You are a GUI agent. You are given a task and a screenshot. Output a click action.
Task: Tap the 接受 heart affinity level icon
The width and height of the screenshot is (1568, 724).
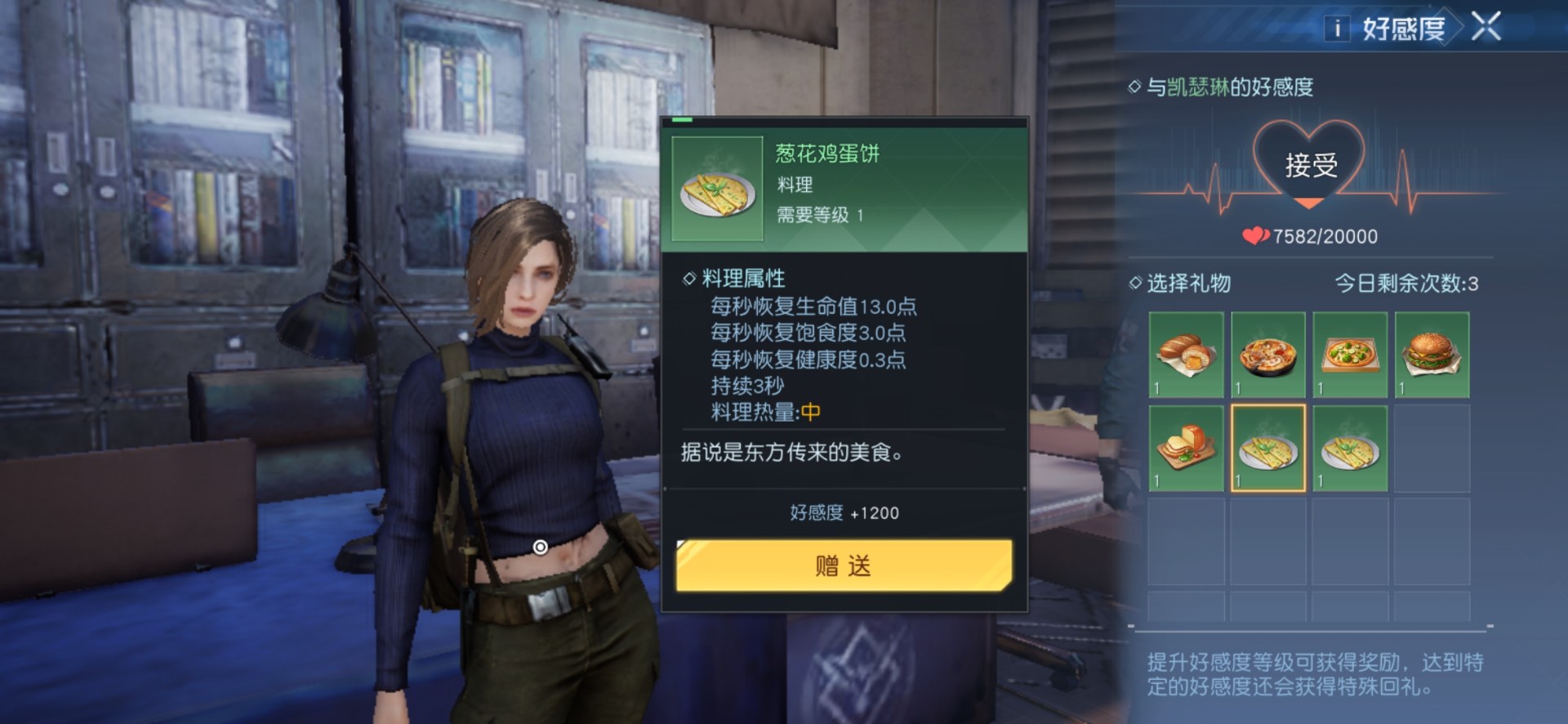[1309, 165]
